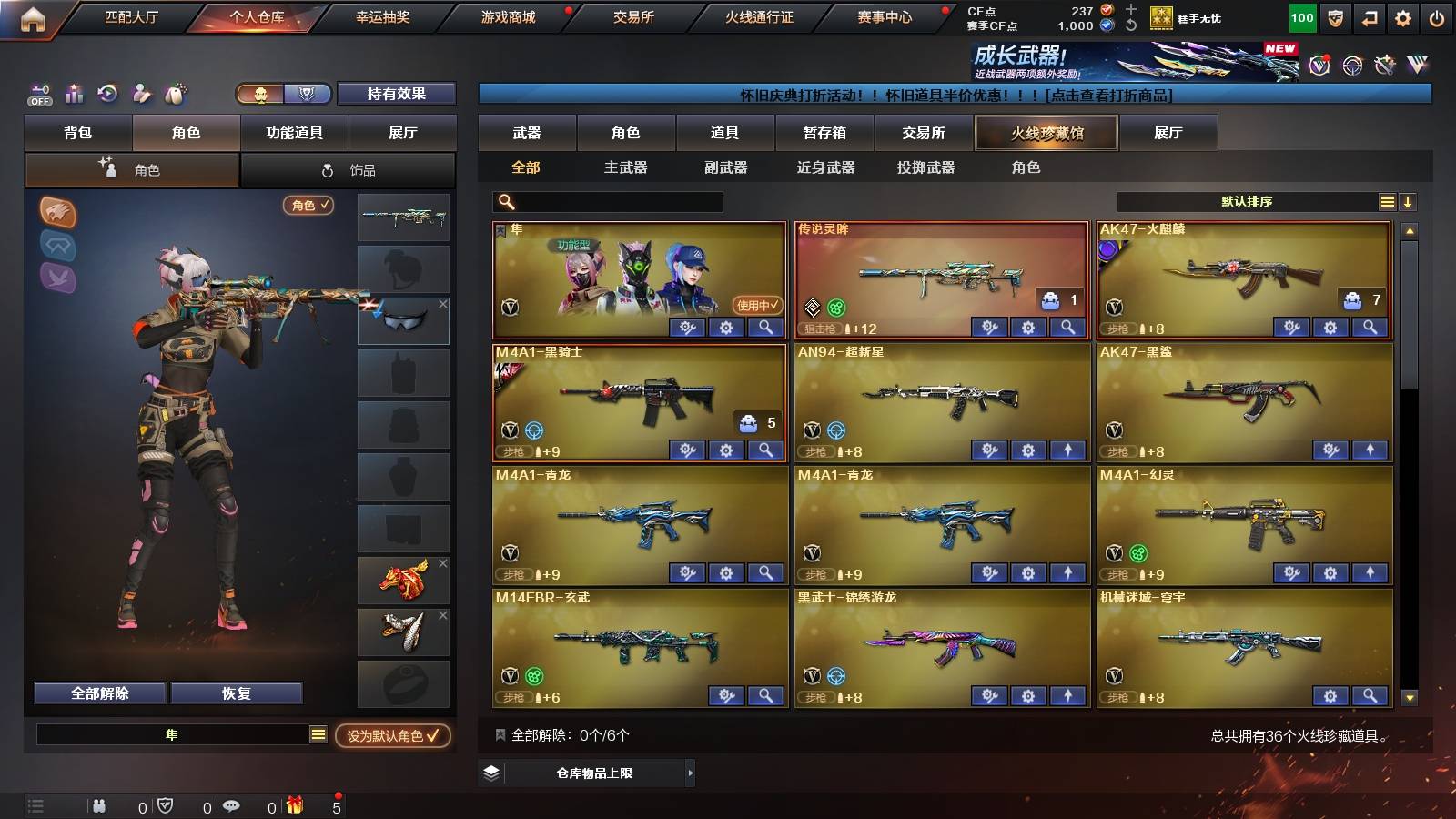Click the channel switch return-arrow icon top right
1456x819 pixels.
coord(1369,15)
